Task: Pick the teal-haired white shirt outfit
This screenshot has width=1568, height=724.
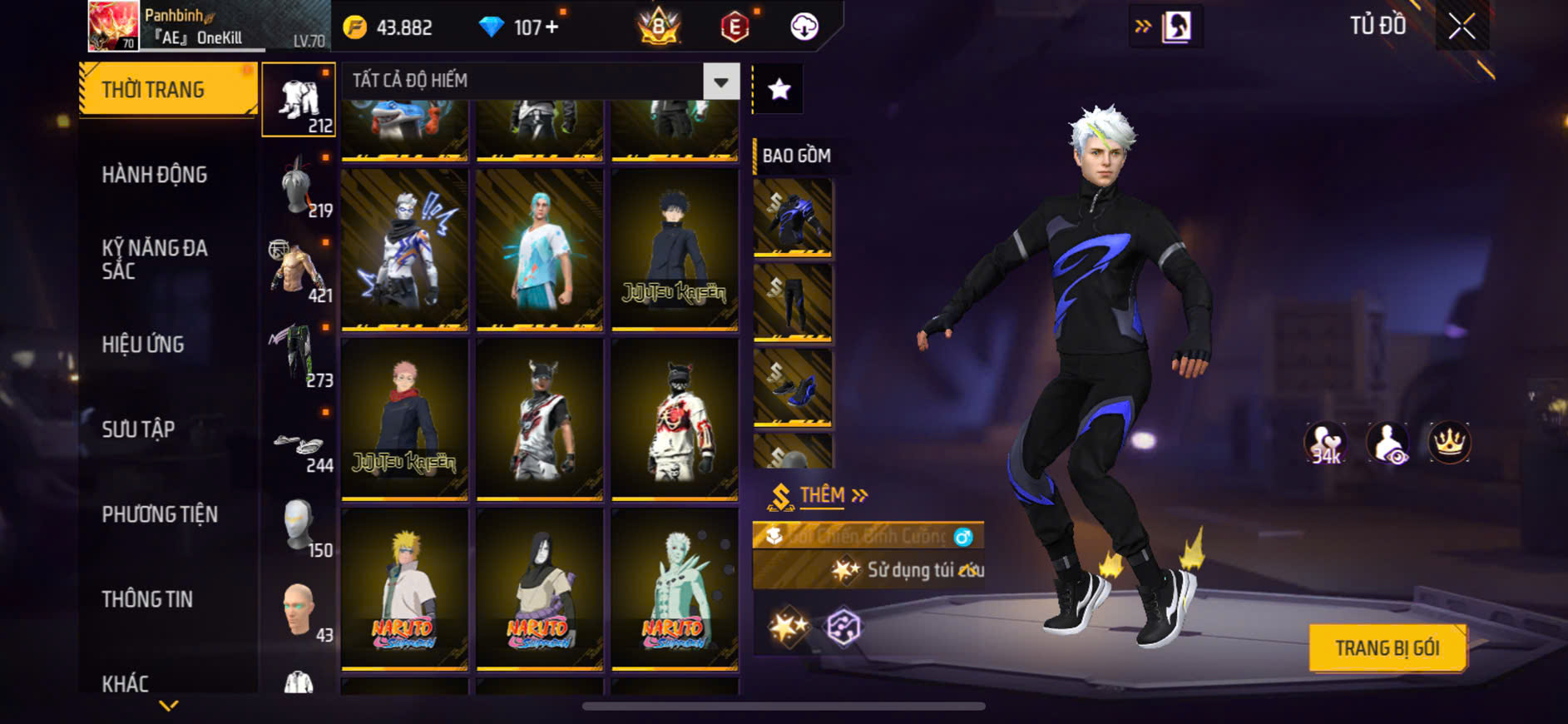Action: point(539,249)
